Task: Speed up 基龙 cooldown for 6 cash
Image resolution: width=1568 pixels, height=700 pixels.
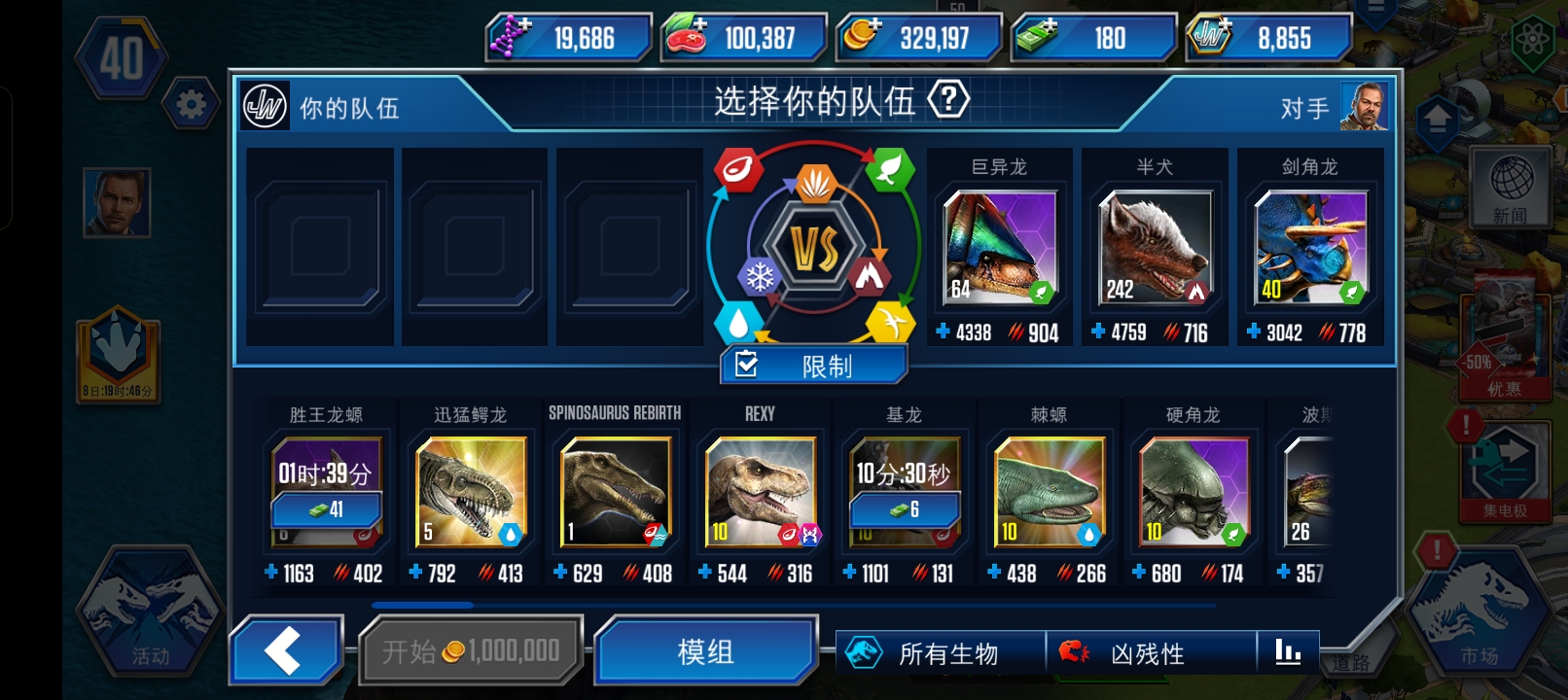Action: [904, 508]
